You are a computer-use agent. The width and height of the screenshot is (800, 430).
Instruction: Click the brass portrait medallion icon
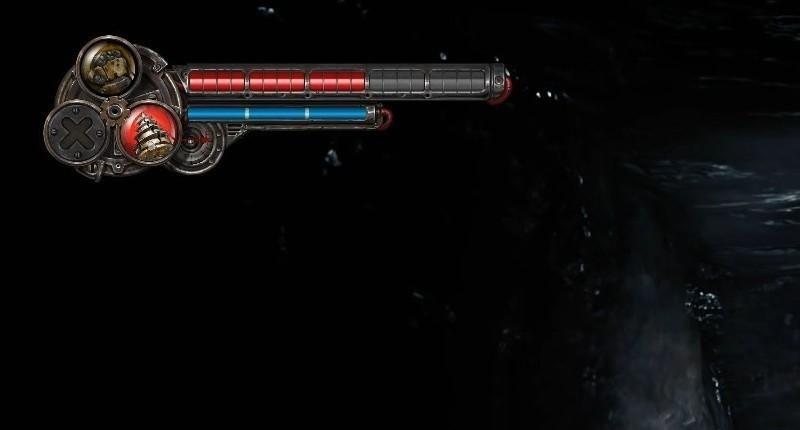[x=107, y=63]
